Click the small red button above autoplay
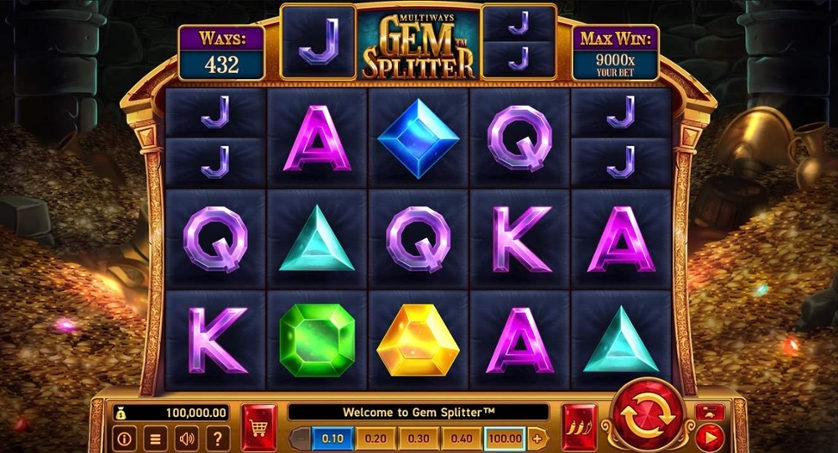838x453 pixels. 710,411
